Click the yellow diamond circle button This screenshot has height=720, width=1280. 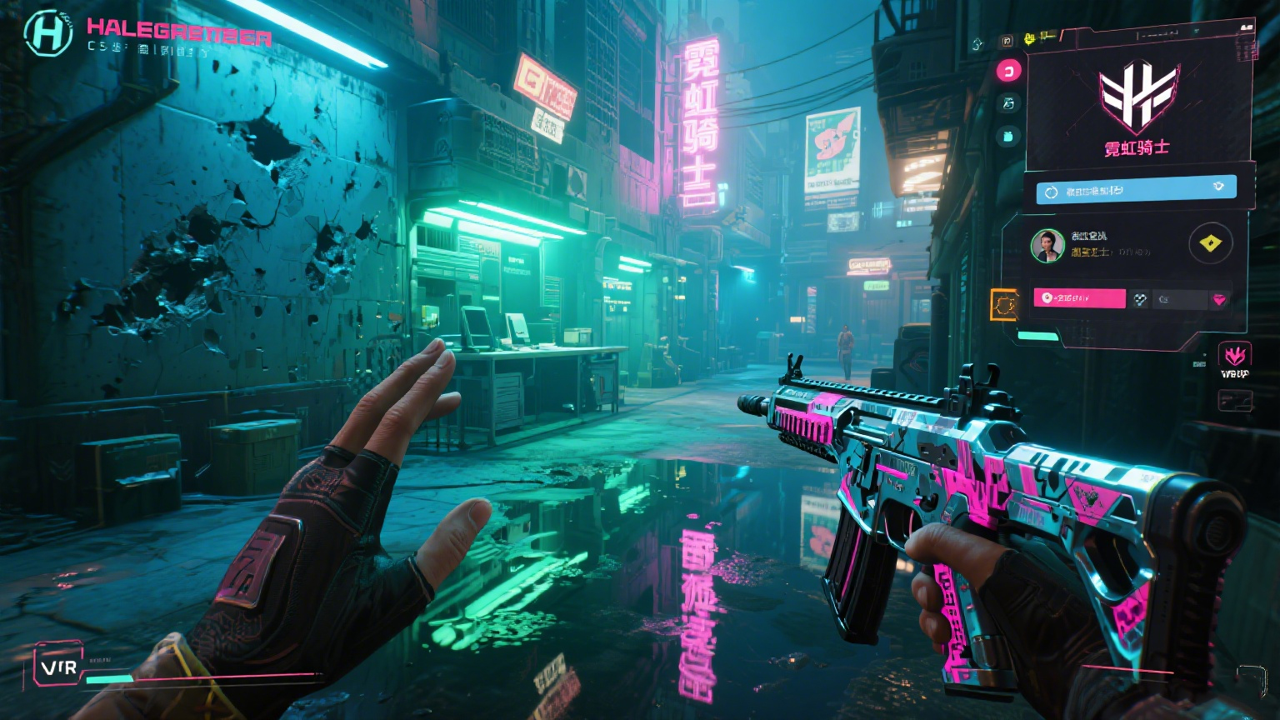point(1210,244)
